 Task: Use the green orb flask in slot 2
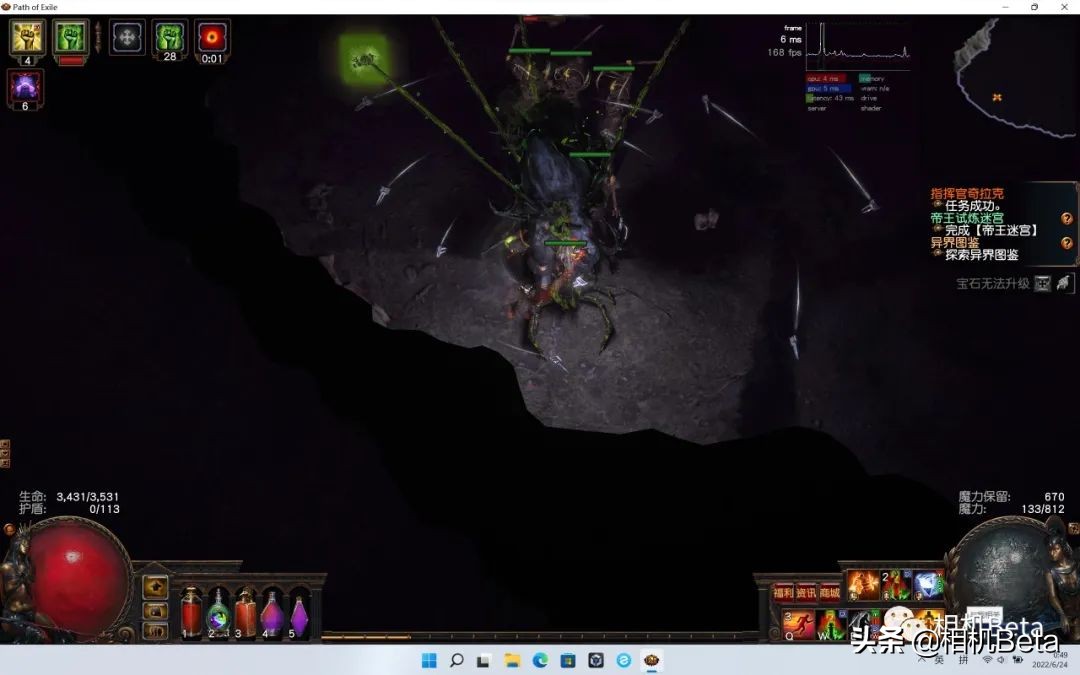pyautogui.click(x=218, y=612)
